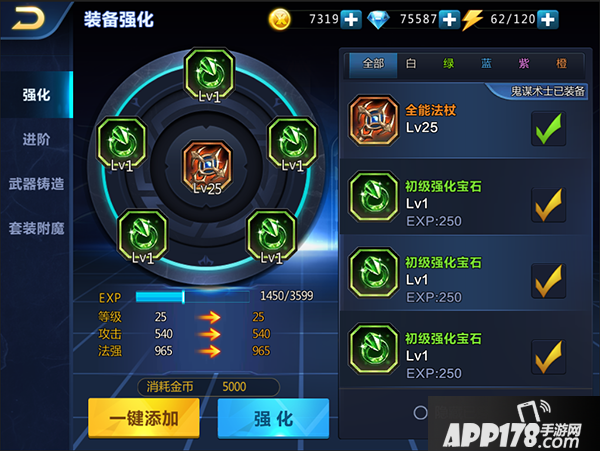Switch to the 紫 quality tab
Viewport: 600px width, 451px height.
(523, 63)
